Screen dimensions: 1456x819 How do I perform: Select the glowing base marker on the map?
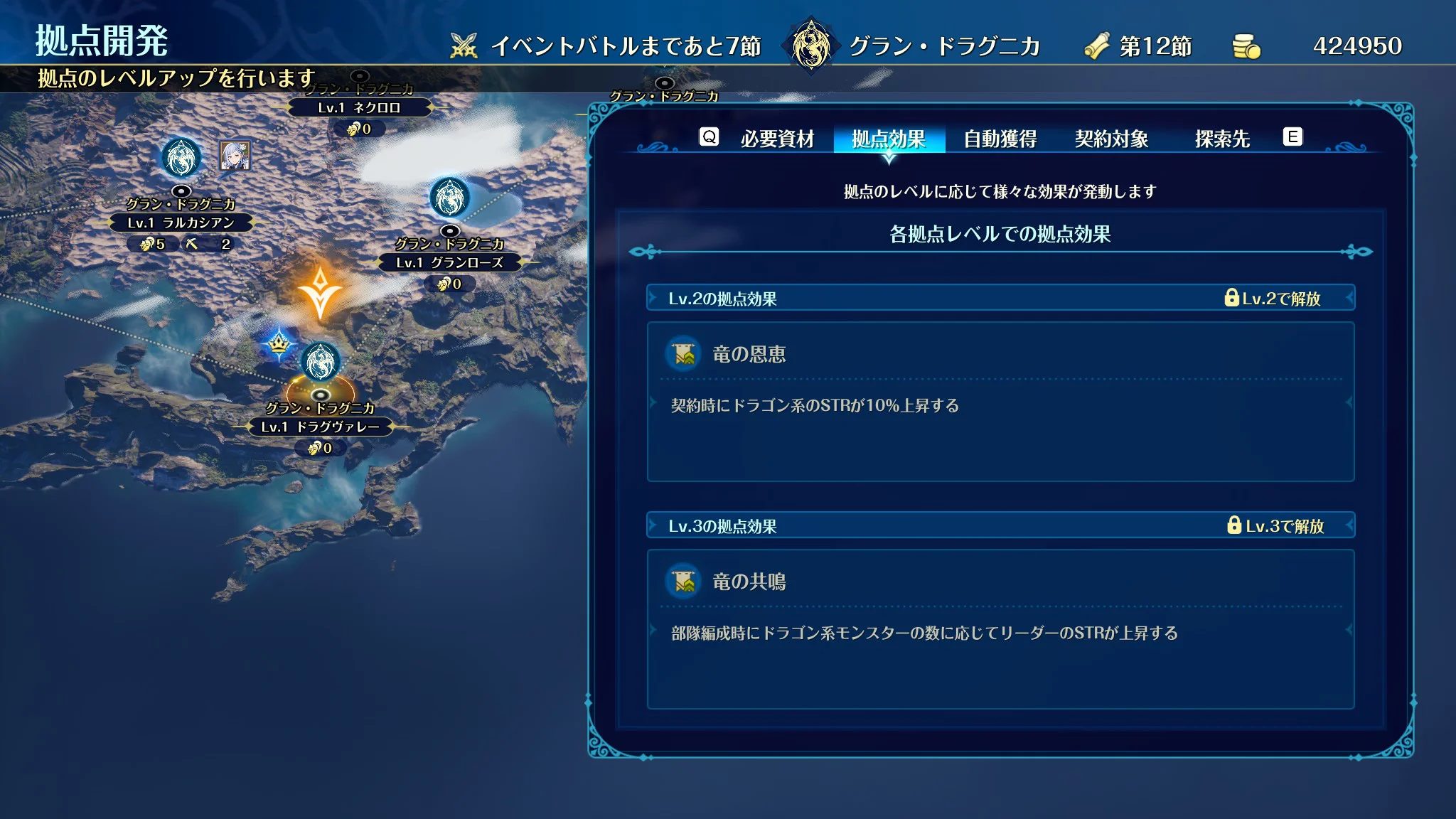(x=321, y=361)
